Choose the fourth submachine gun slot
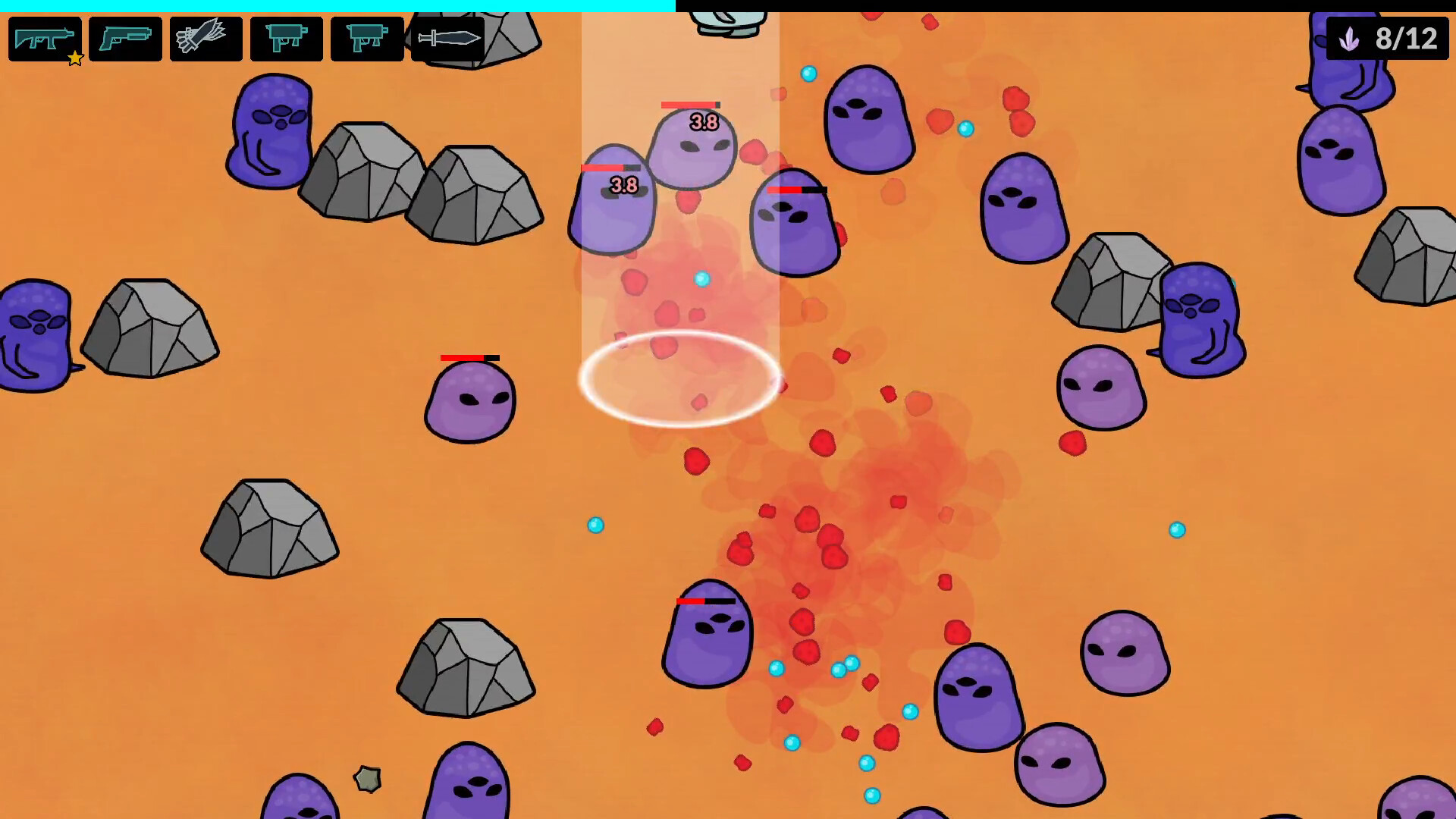This screenshot has width=1456, height=819. point(287,39)
